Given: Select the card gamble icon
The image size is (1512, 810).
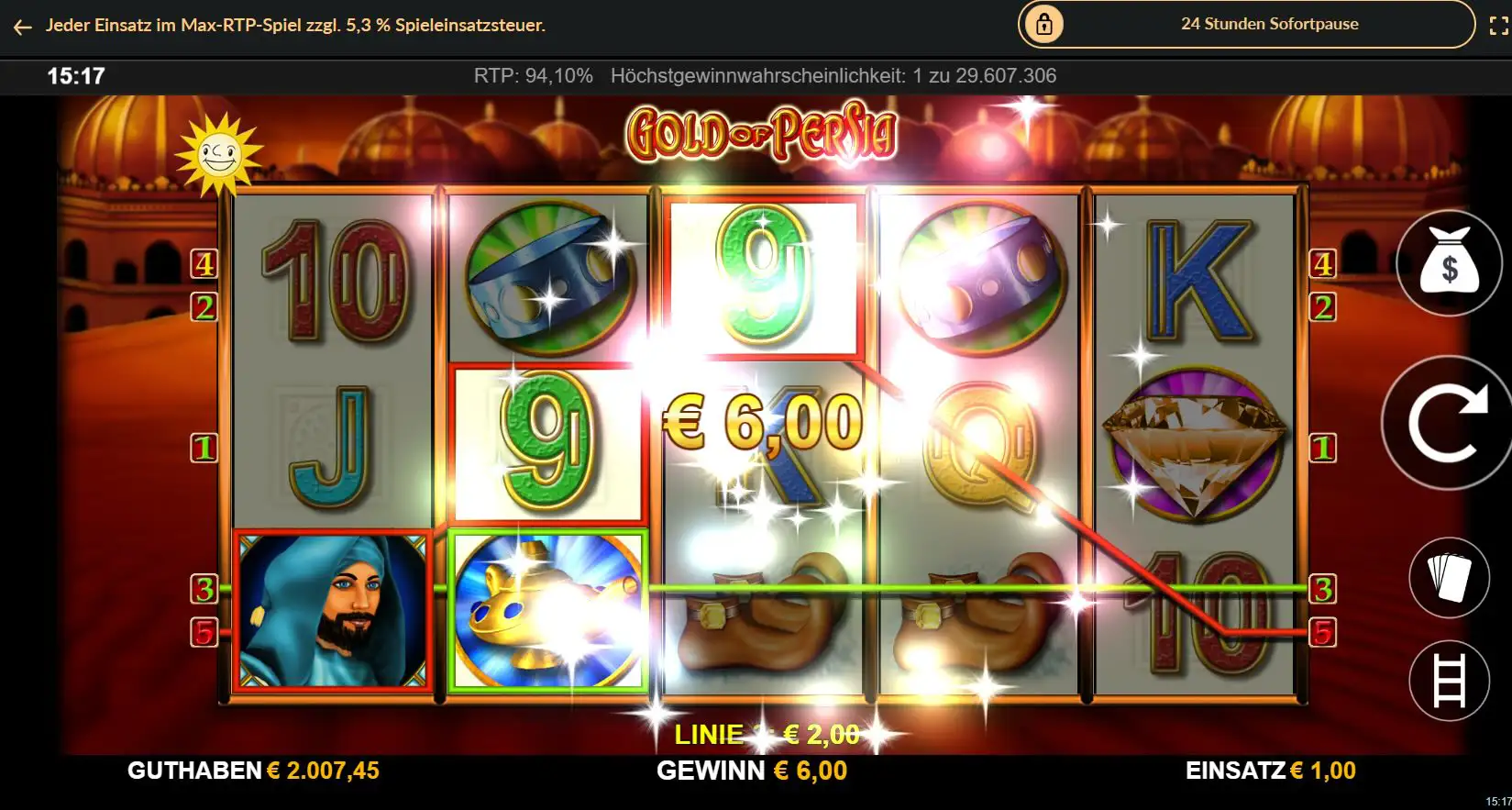Looking at the screenshot, I should coord(1449,576).
